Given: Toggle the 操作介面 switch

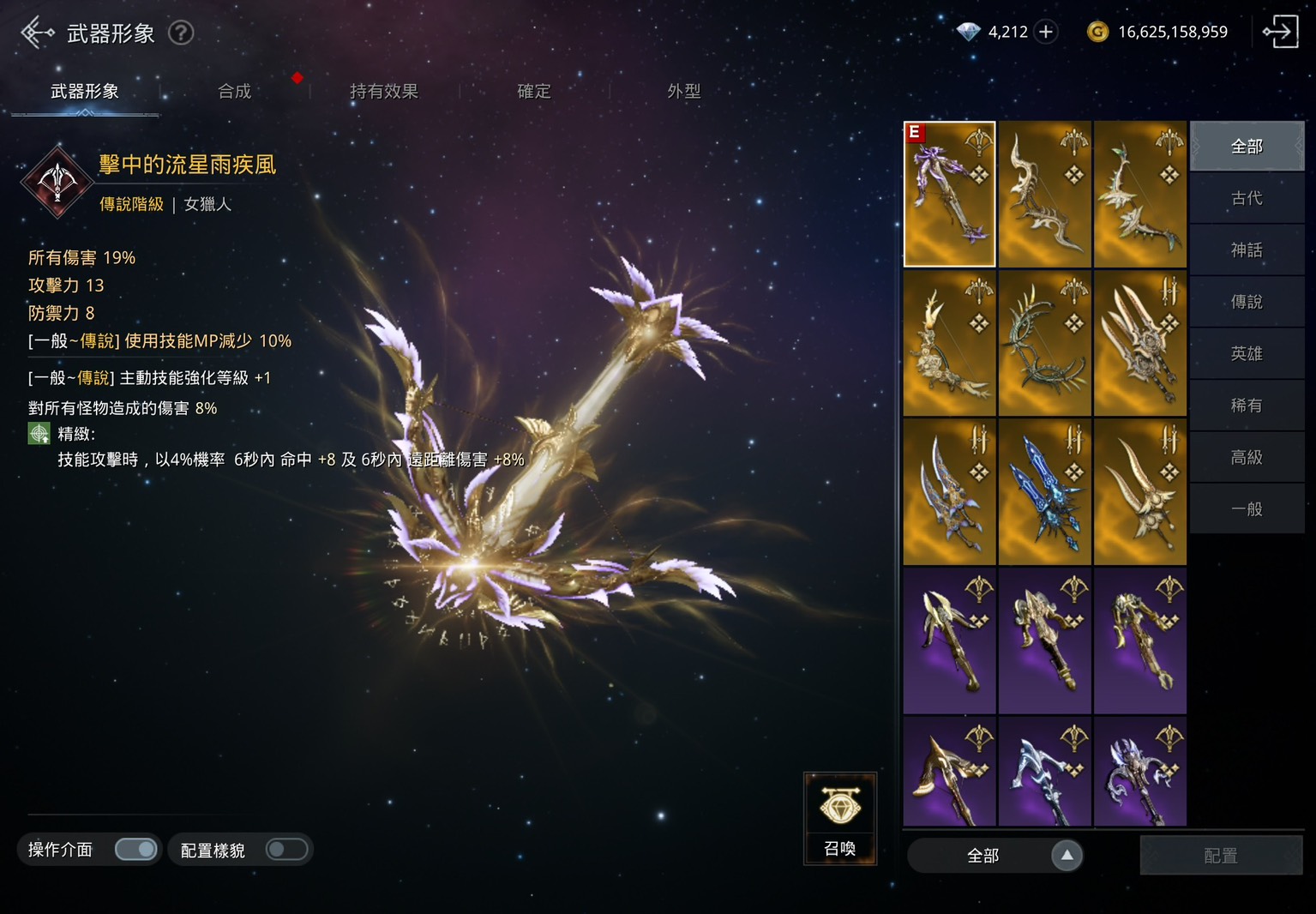Looking at the screenshot, I should pyautogui.click(x=136, y=850).
